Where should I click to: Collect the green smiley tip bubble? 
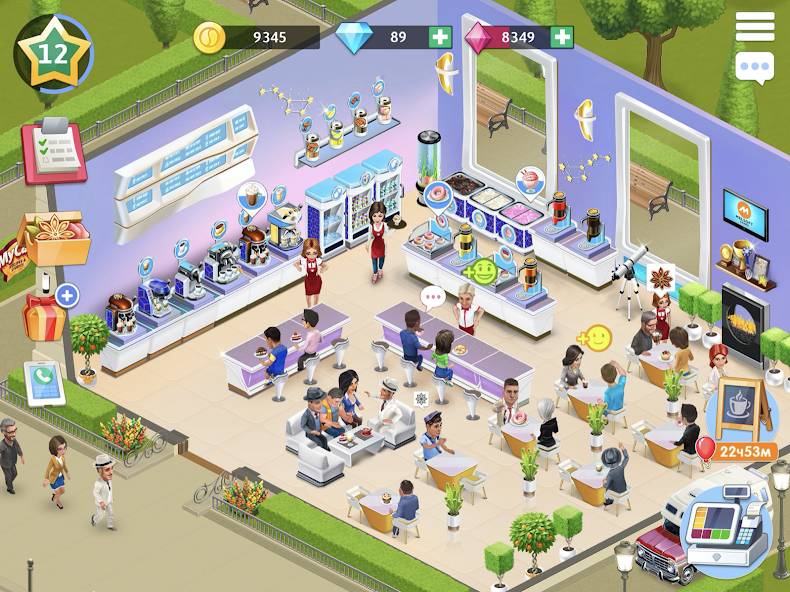[484, 271]
